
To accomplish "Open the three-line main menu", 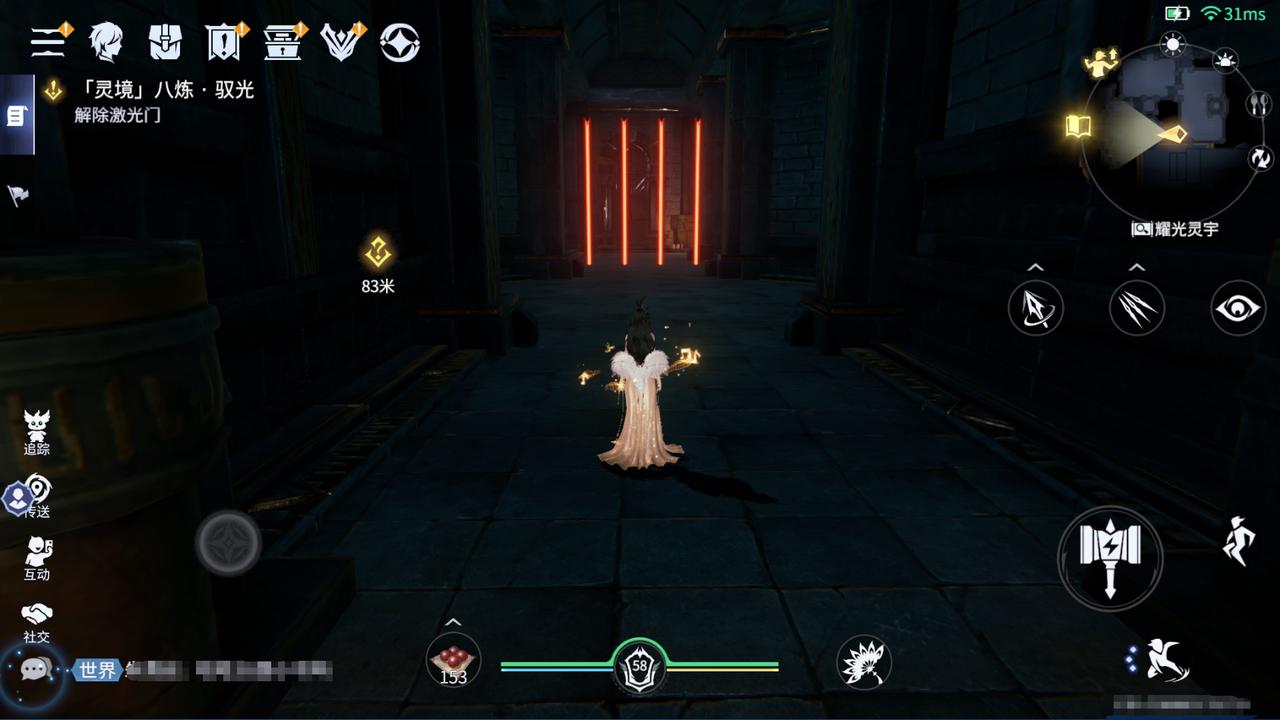I will [47, 42].
